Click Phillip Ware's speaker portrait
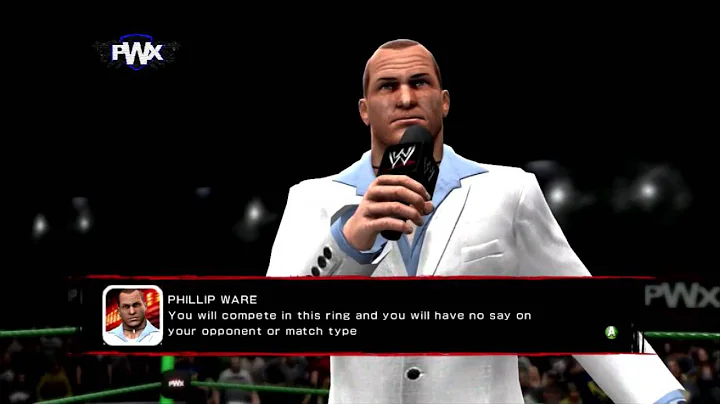Image resolution: width=720 pixels, height=404 pixels. coord(132,315)
